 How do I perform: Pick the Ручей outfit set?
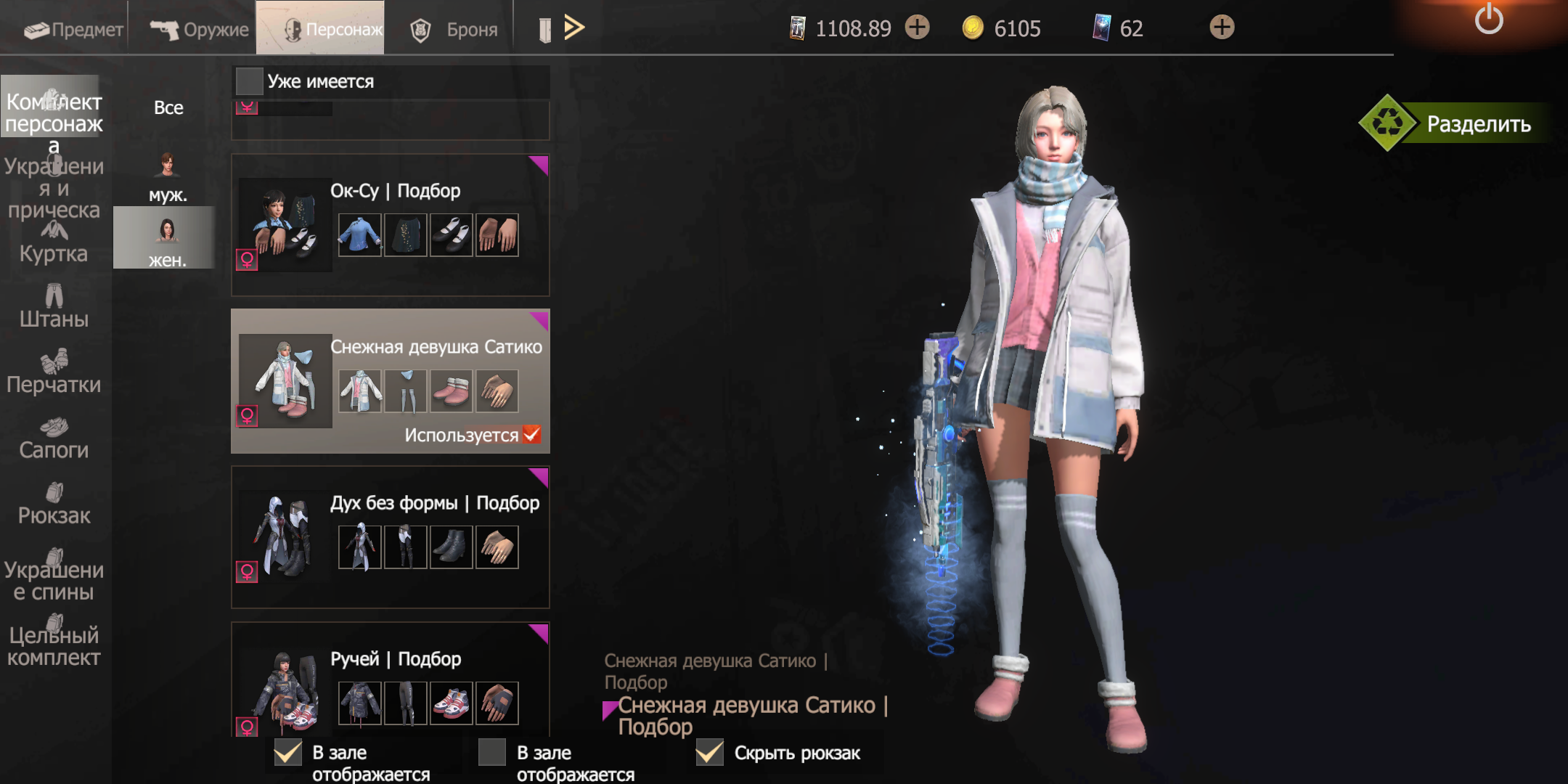(x=390, y=682)
